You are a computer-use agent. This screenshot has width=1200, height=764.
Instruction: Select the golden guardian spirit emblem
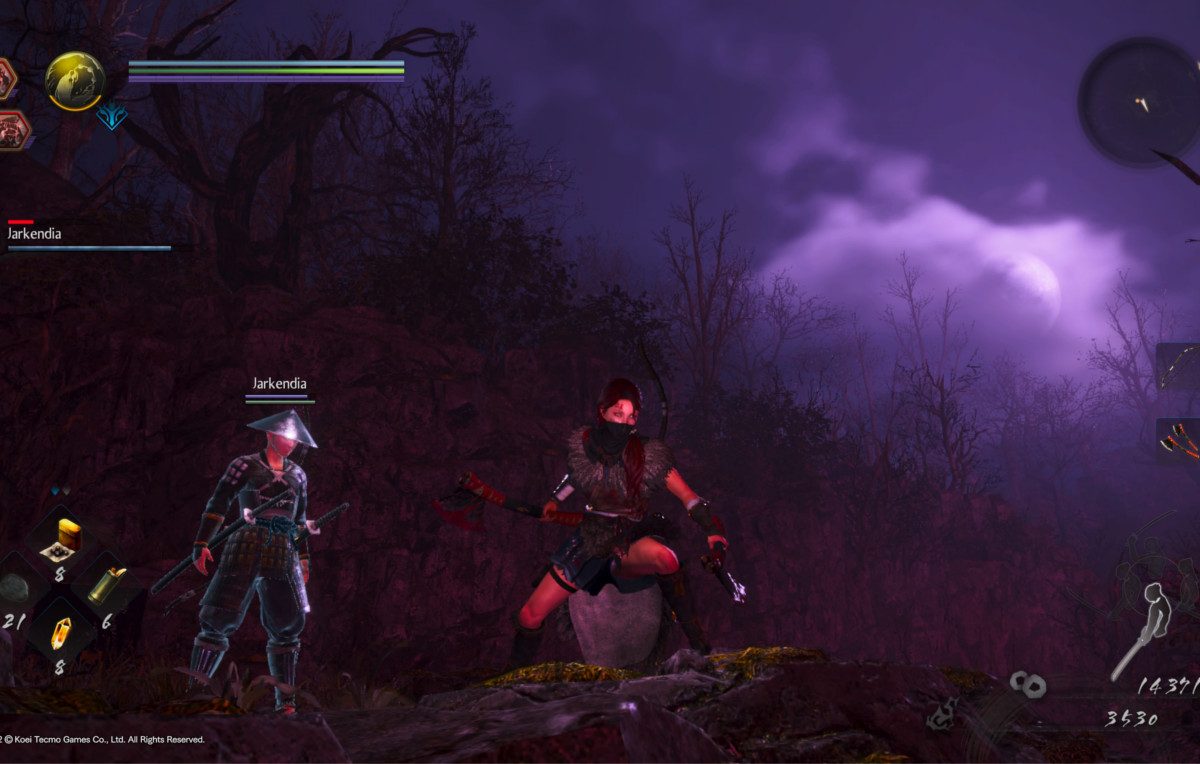(x=75, y=81)
